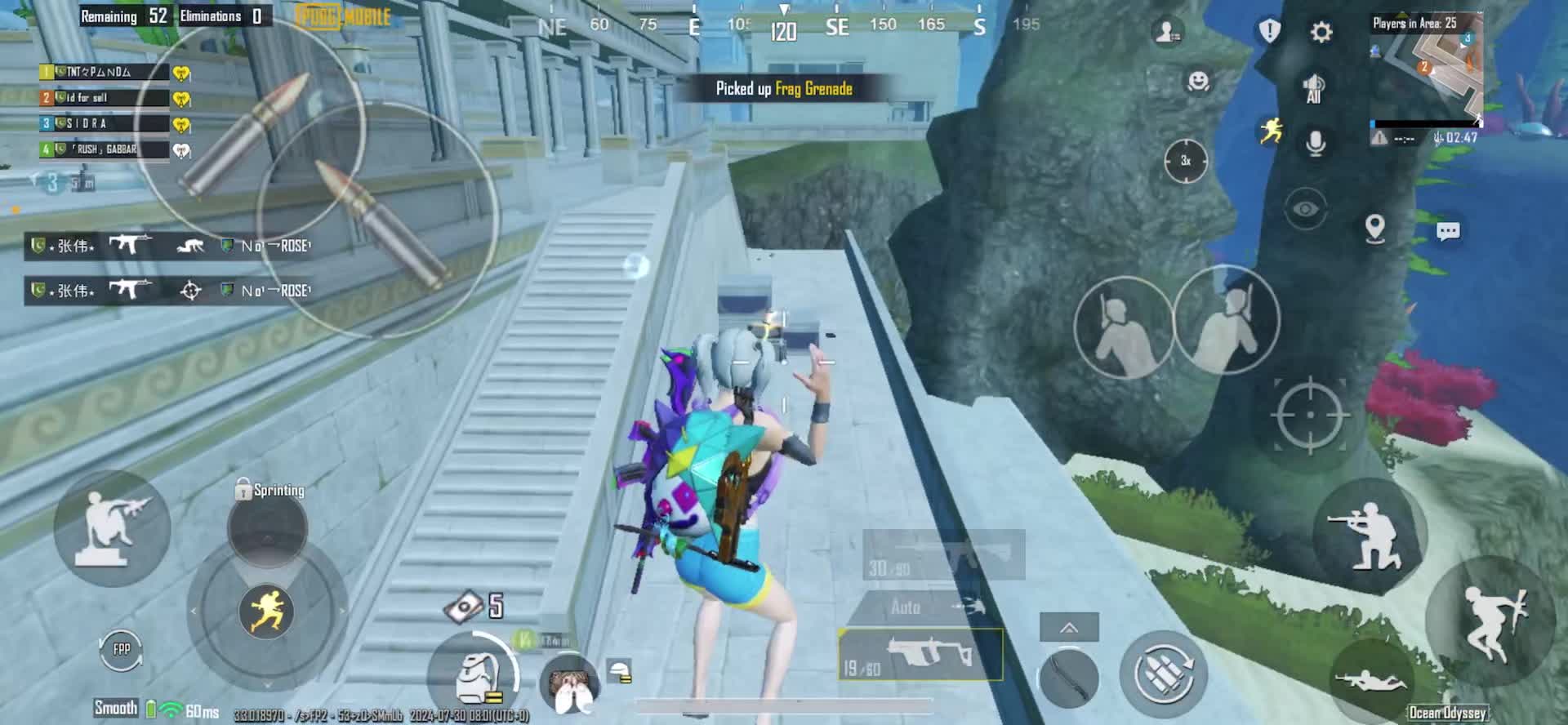Image resolution: width=1568 pixels, height=725 pixels.
Task: Open the minimap
Action: [x=1426, y=67]
